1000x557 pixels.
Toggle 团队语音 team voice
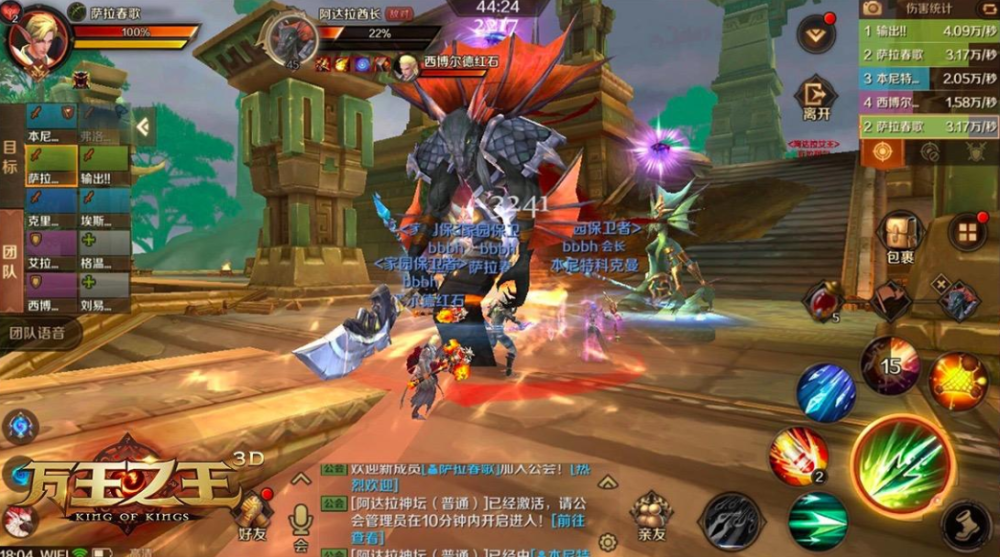40,333
